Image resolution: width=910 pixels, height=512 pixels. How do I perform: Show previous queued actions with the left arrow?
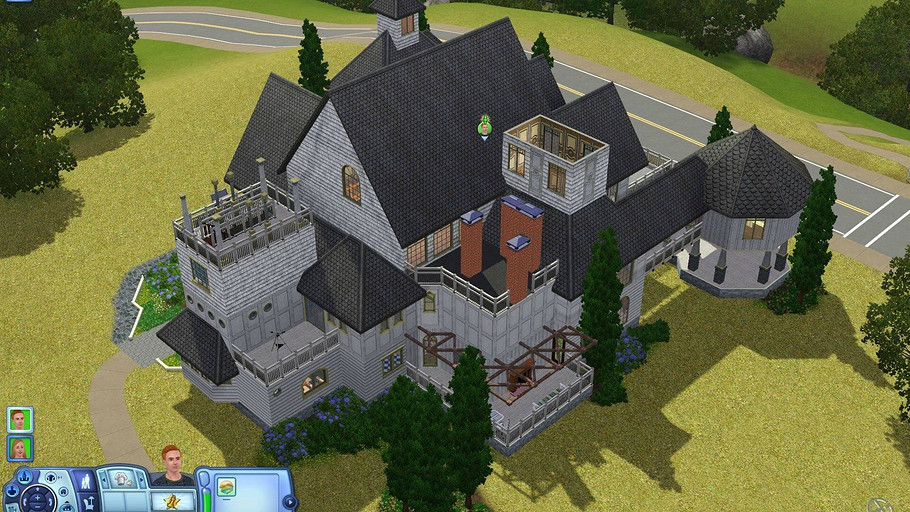(104, 479)
